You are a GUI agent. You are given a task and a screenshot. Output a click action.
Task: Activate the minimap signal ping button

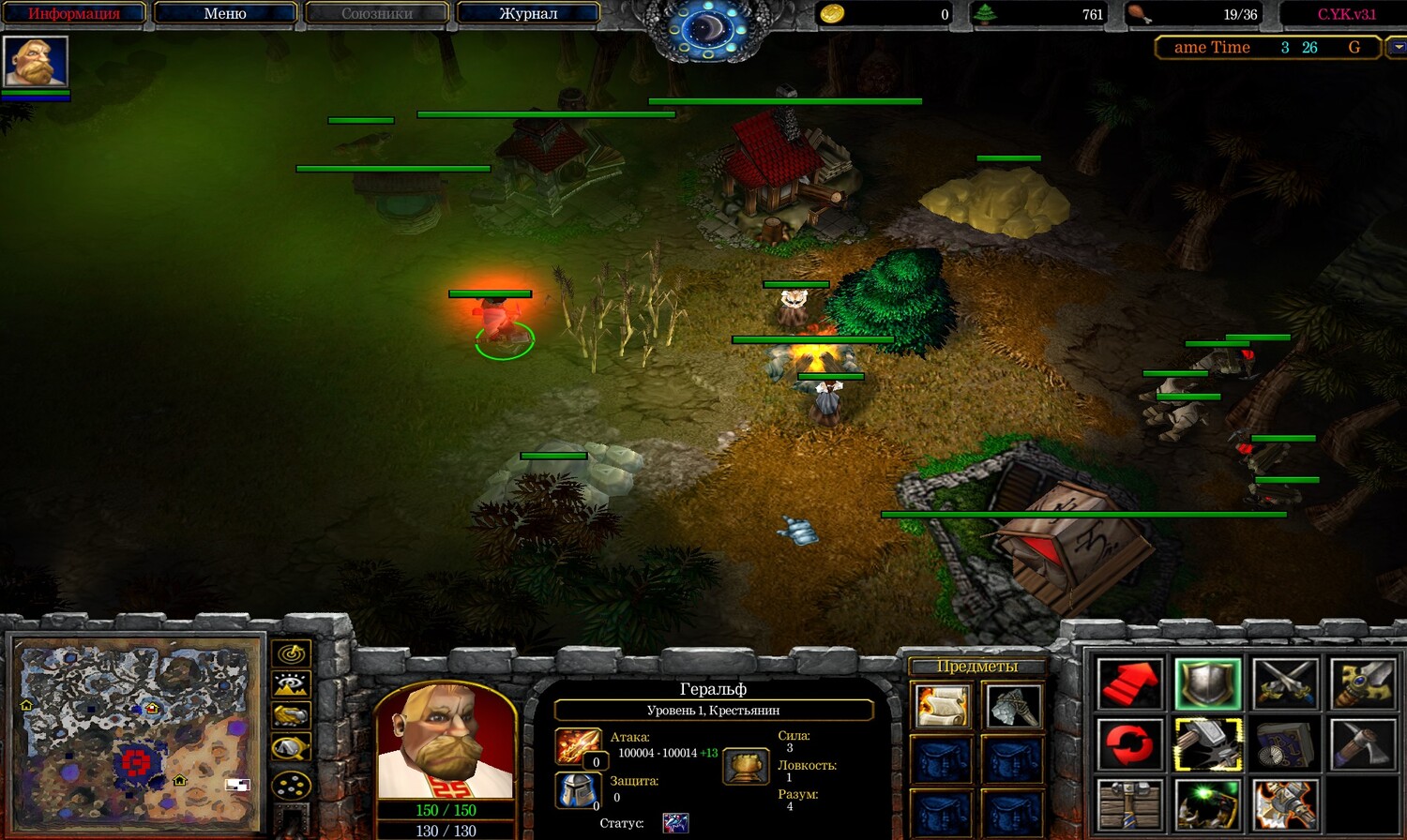coord(291,652)
